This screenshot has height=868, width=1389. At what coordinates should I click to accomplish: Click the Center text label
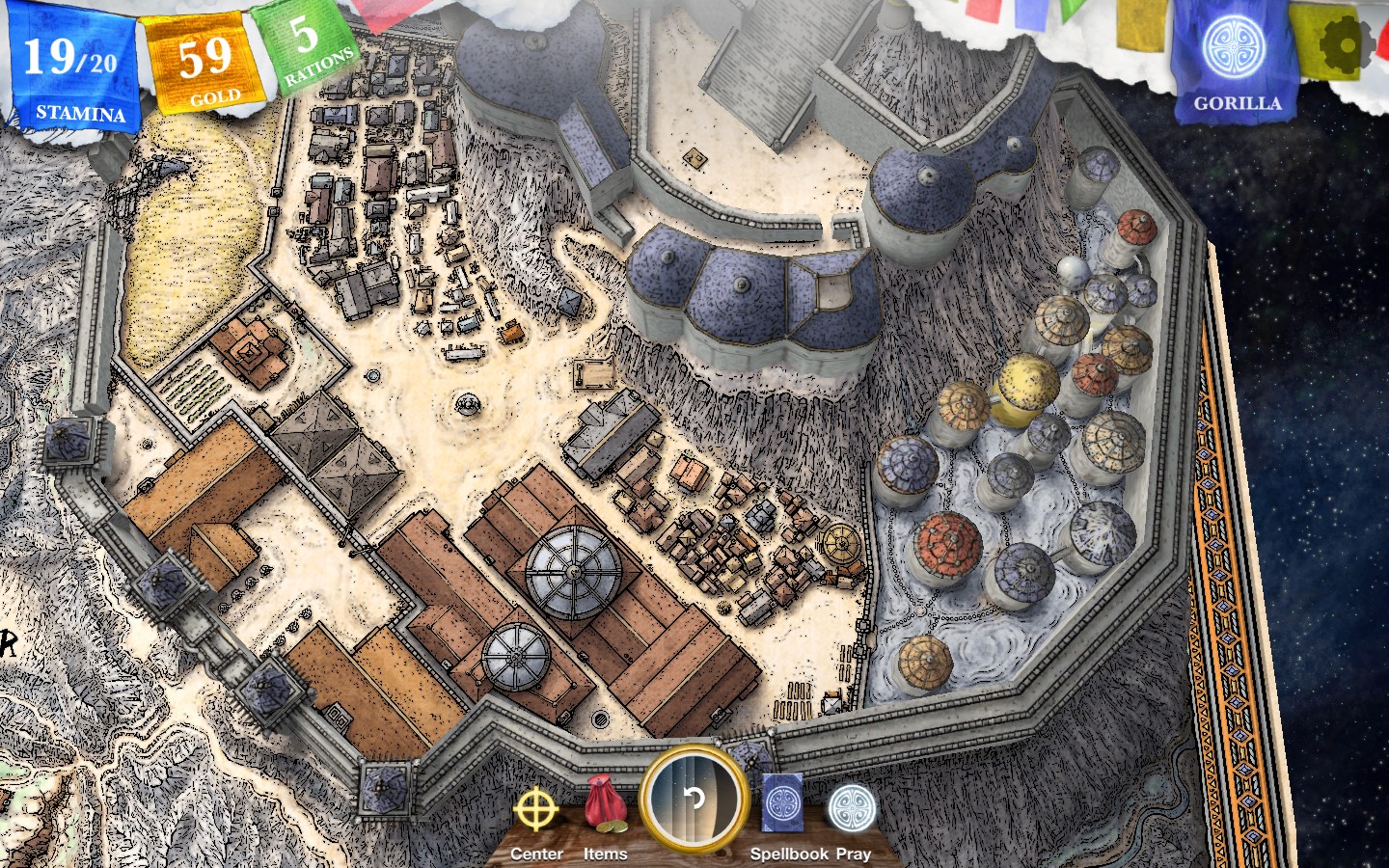(x=536, y=854)
